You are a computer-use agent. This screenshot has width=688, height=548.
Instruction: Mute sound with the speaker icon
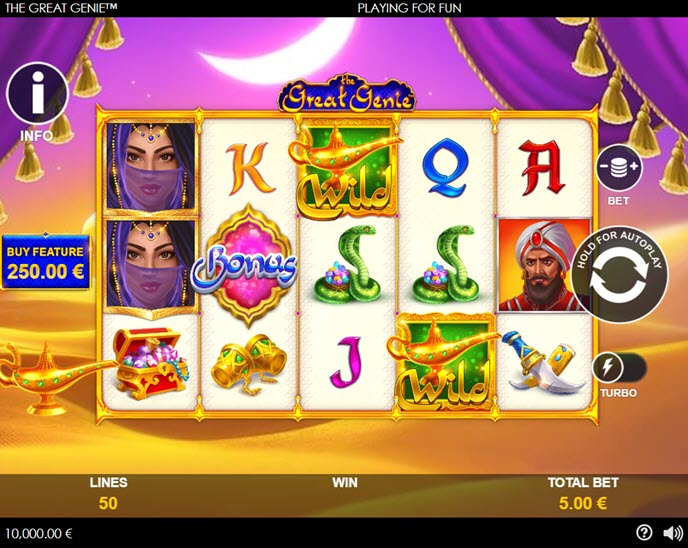(x=672, y=532)
